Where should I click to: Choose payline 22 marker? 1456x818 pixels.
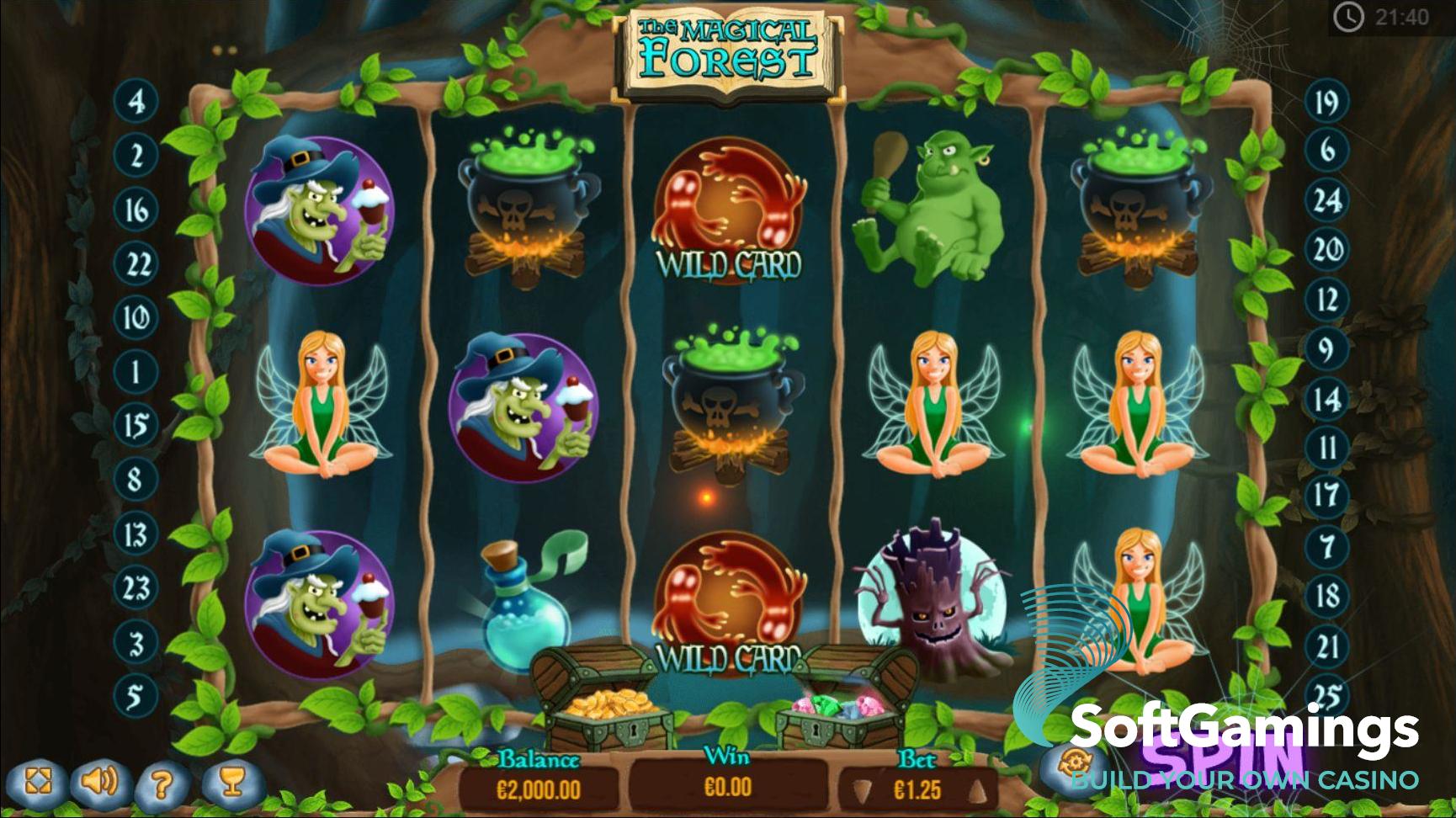(136, 264)
